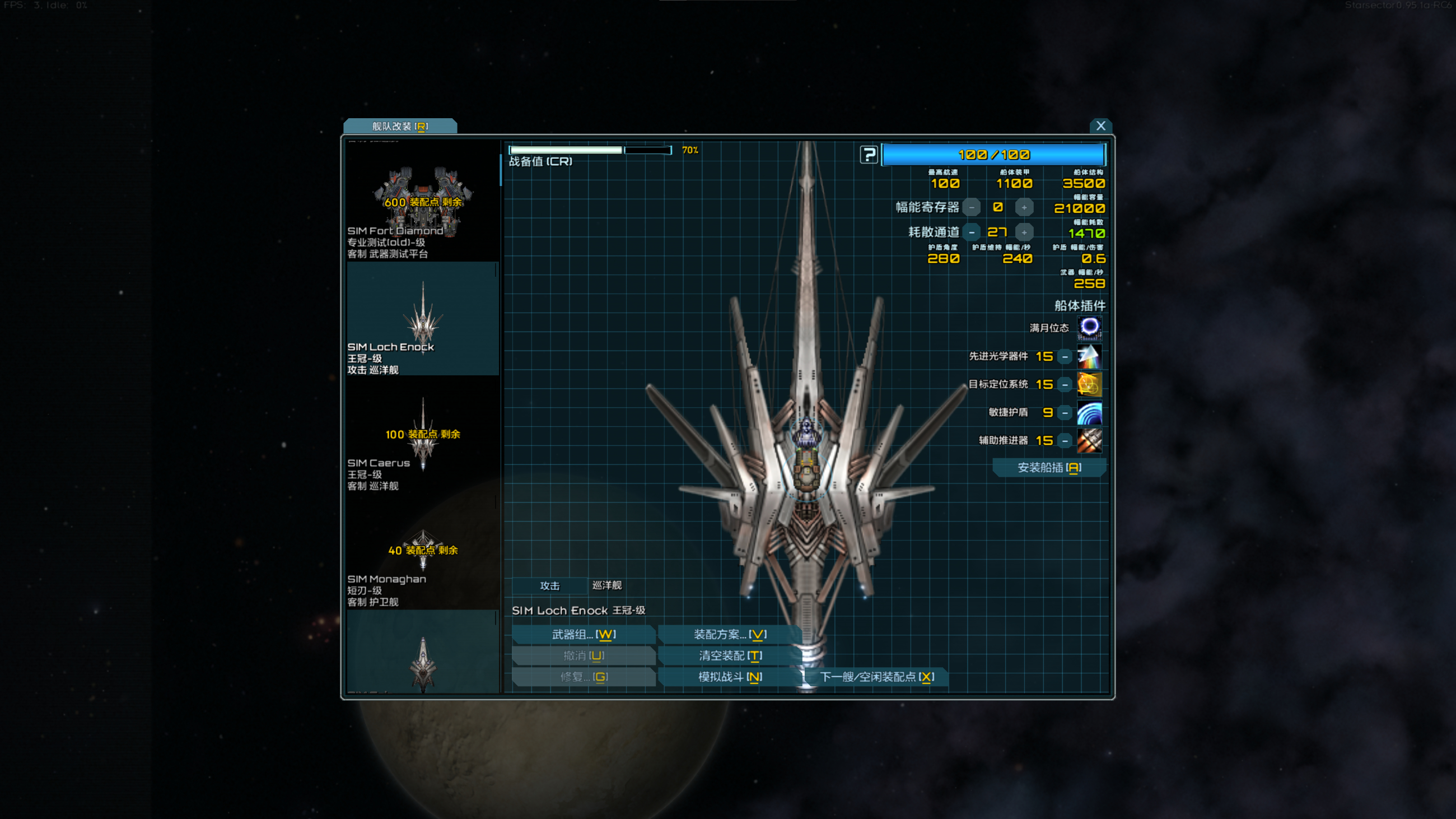Open the help question mark button
Image resolution: width=1456 pixels, height=819 pixels.
click(x=868, y=154)
